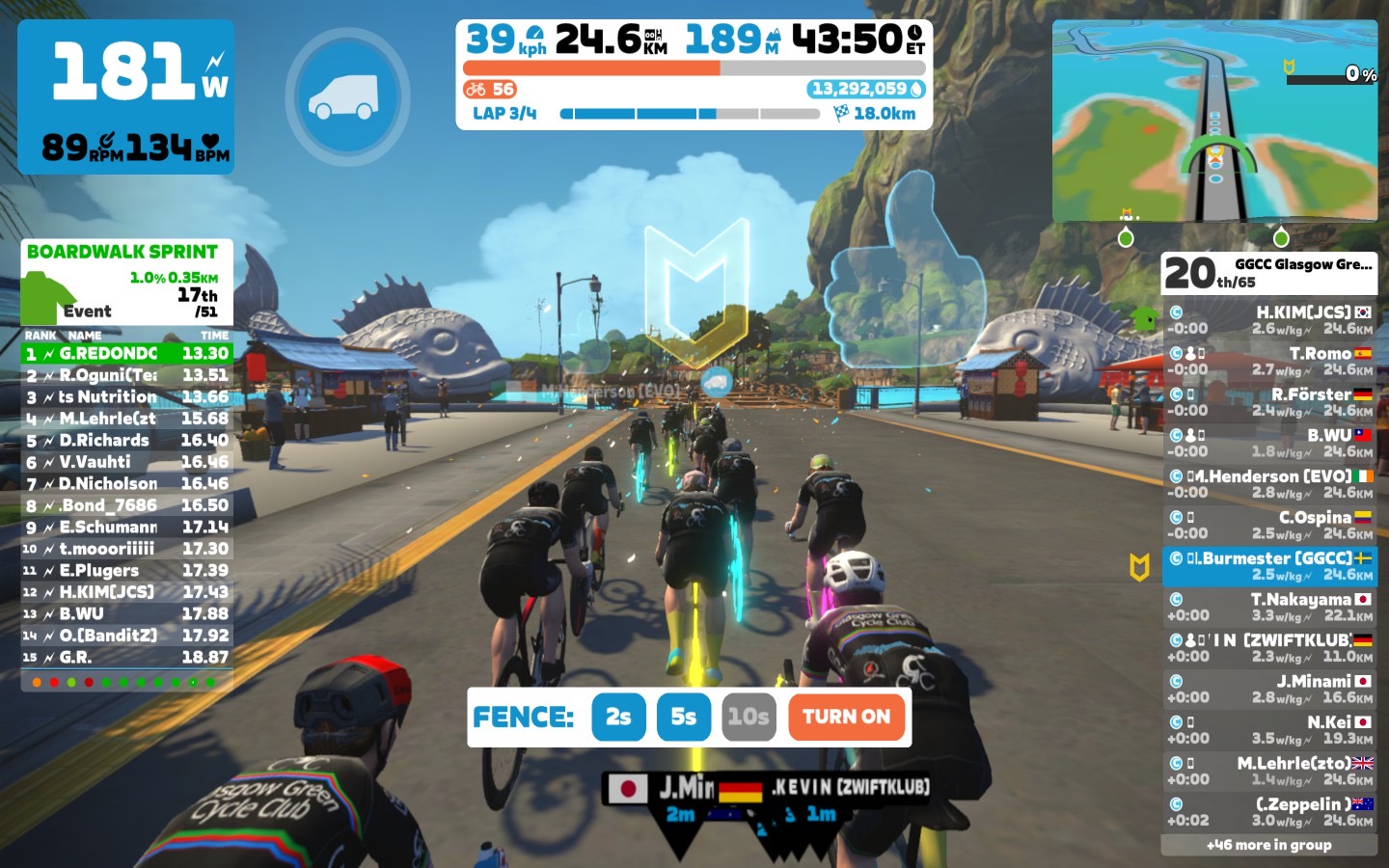1389x868 pixels.
Task: Open the Boardwalk Sprint segment panel
Action: [x=127, y=282]
